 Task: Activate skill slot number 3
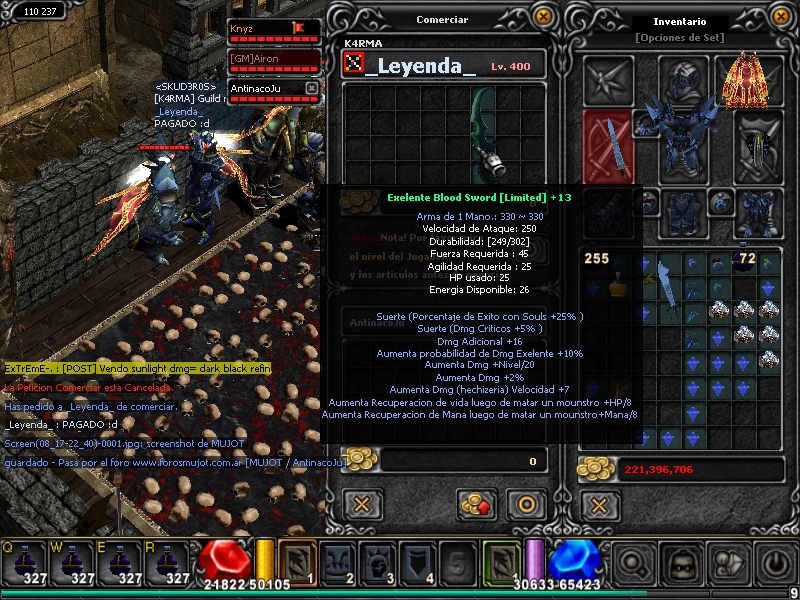coord(376,563)
